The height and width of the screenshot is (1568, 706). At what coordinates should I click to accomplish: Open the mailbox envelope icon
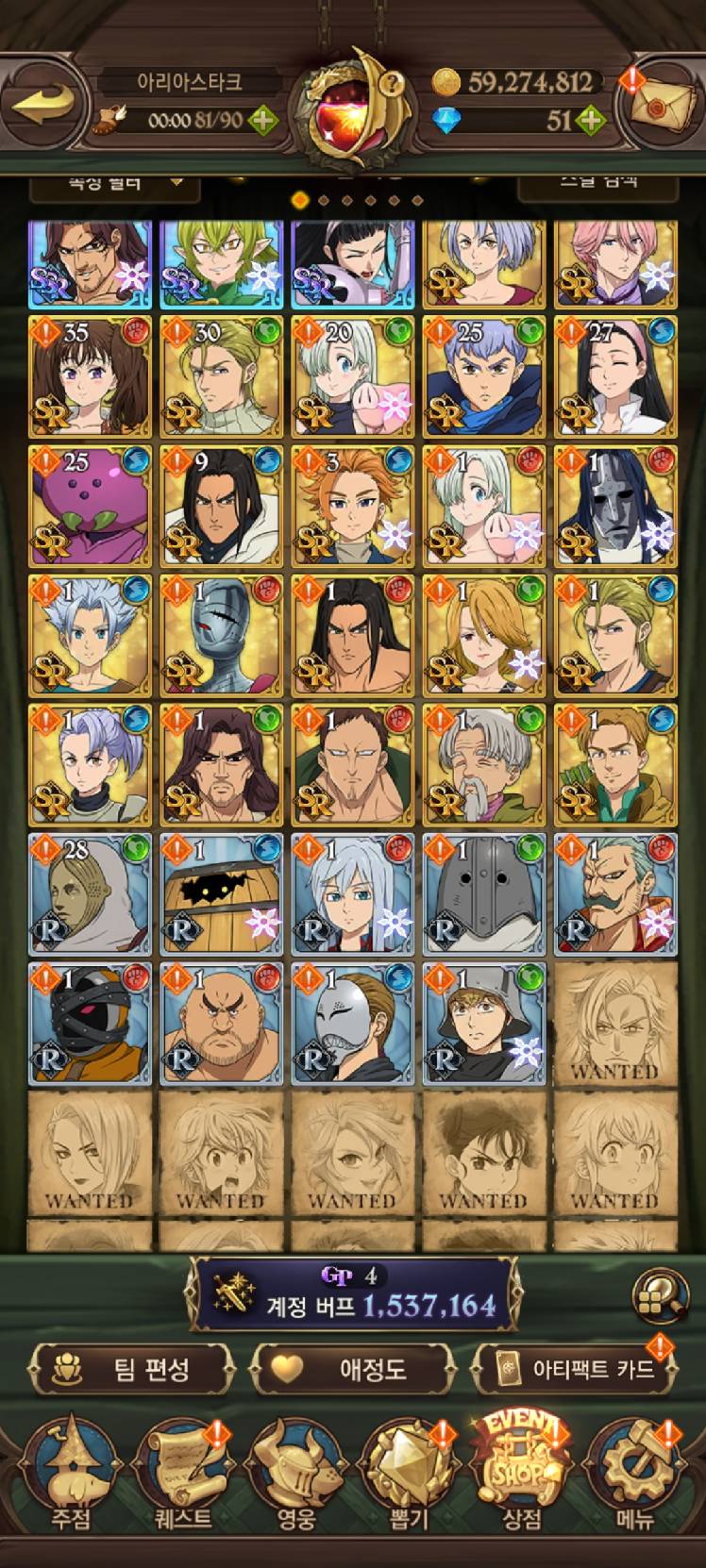point(663,106)
